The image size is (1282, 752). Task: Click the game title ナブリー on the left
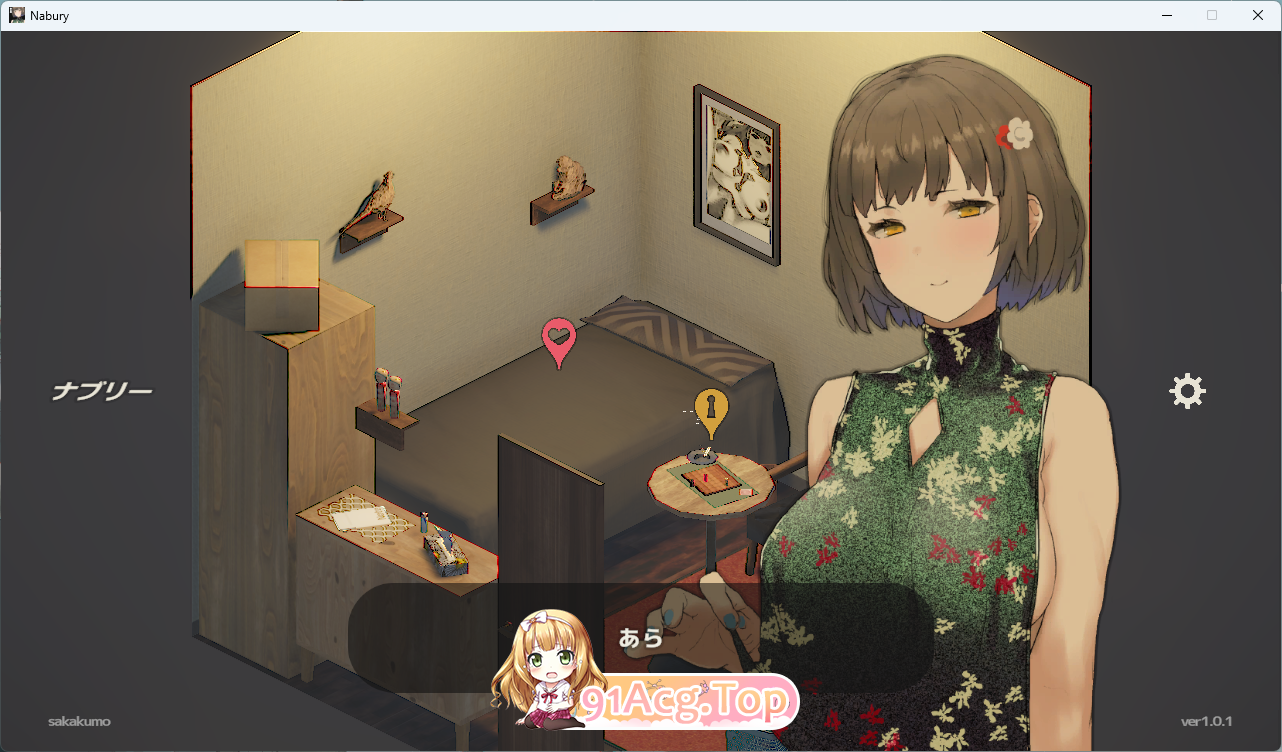click(x=100, y=390)
